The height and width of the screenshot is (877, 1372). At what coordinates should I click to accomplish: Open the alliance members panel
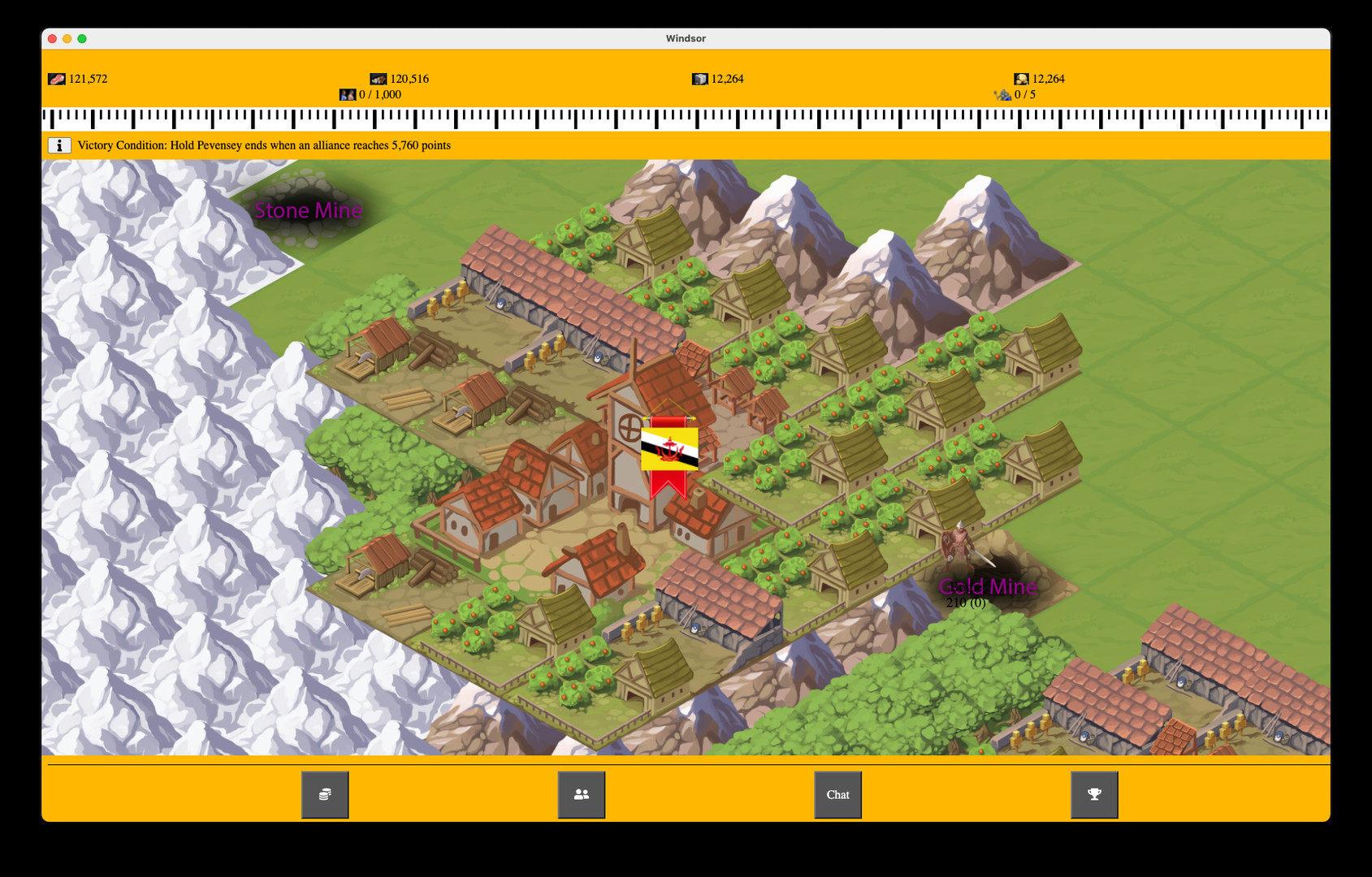(582, 794)
